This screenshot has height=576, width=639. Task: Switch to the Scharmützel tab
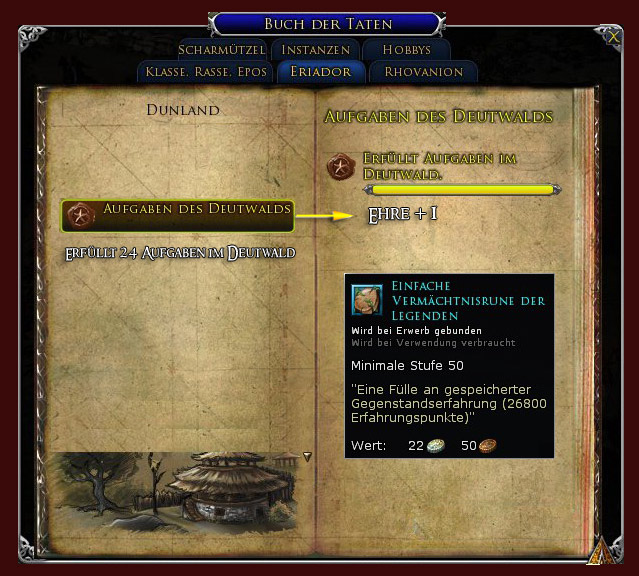(x=222, y=49)
